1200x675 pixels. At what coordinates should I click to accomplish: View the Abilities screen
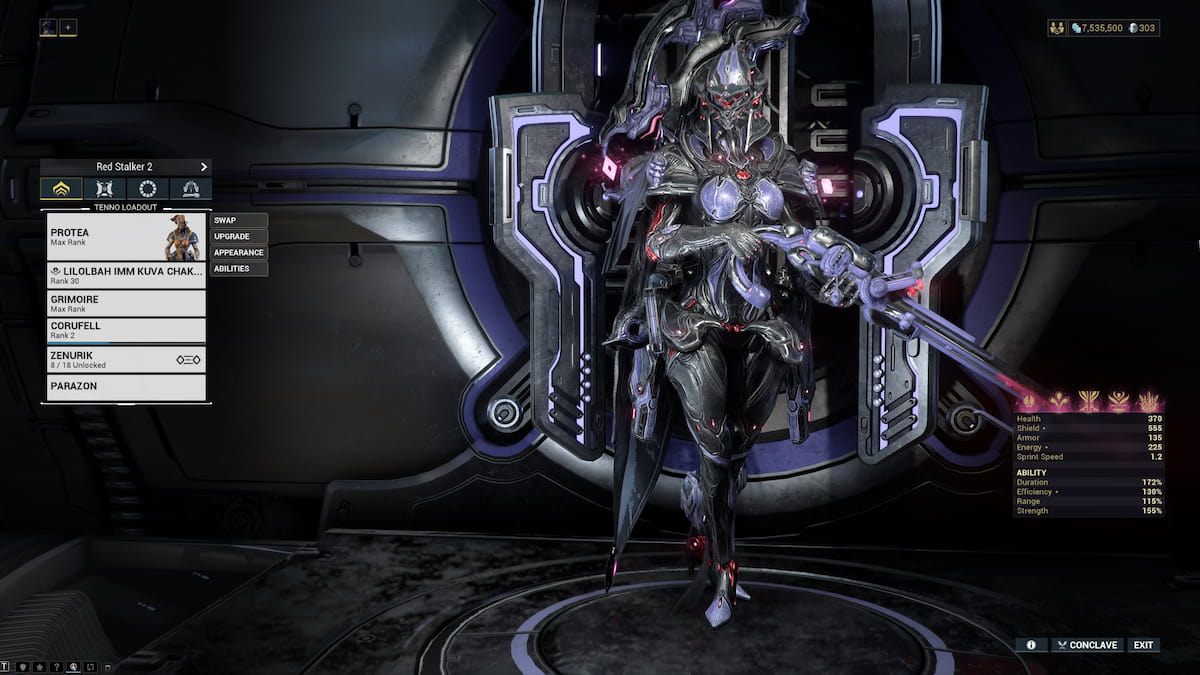[x=239, y=268]
